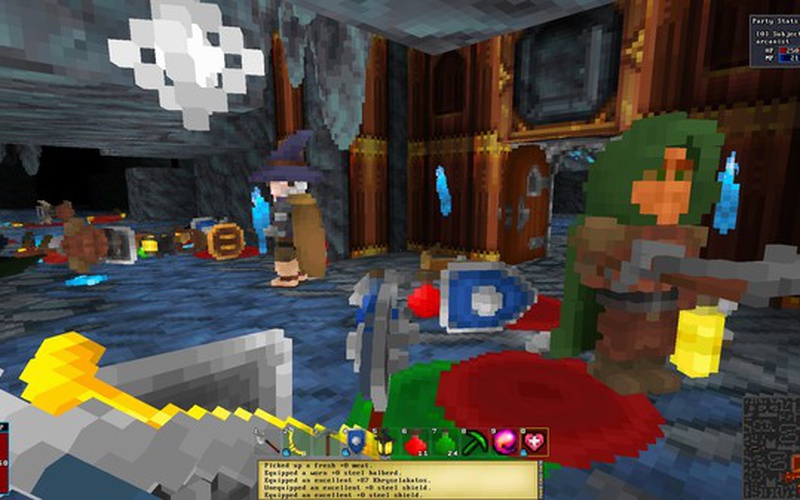The width and height of the screenshot is (800, 500).
Task: Select the lantern hotbar slot
Action: coord(385,440)
